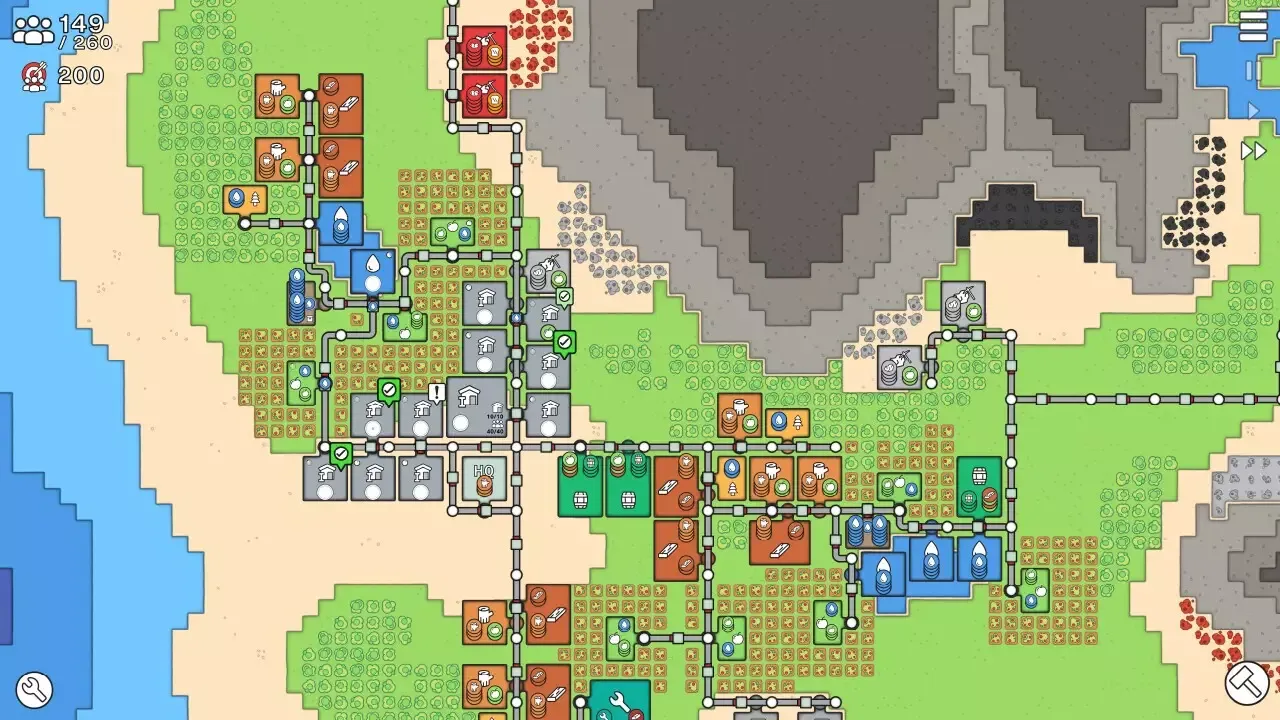
Task: Open the hamburger menu
Action: point(1255,26)
